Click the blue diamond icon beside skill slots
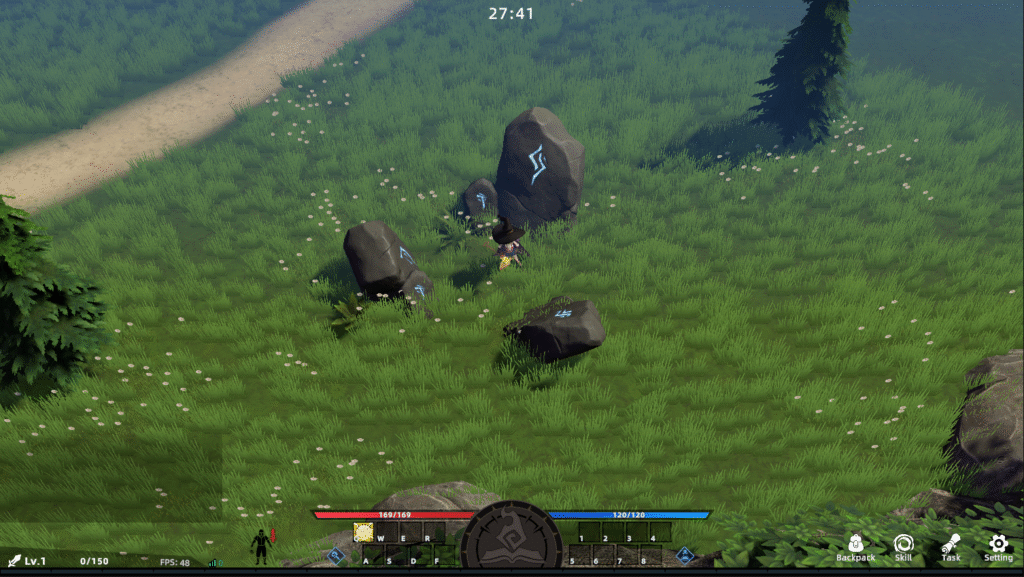Viewport: 1024px width, 577px height. tap(337, 555)
